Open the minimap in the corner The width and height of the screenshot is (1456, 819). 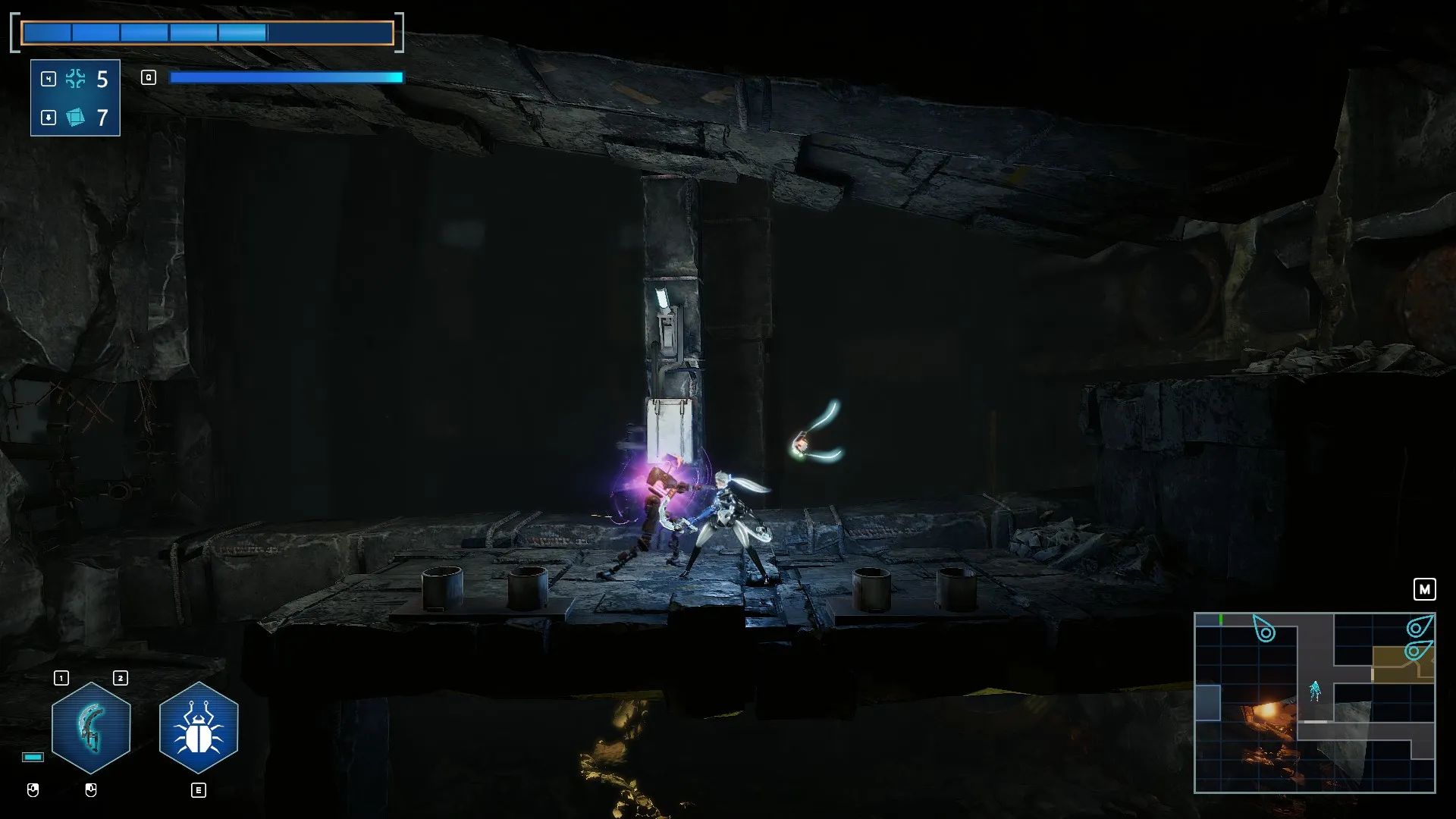(x=1314, y=702)
